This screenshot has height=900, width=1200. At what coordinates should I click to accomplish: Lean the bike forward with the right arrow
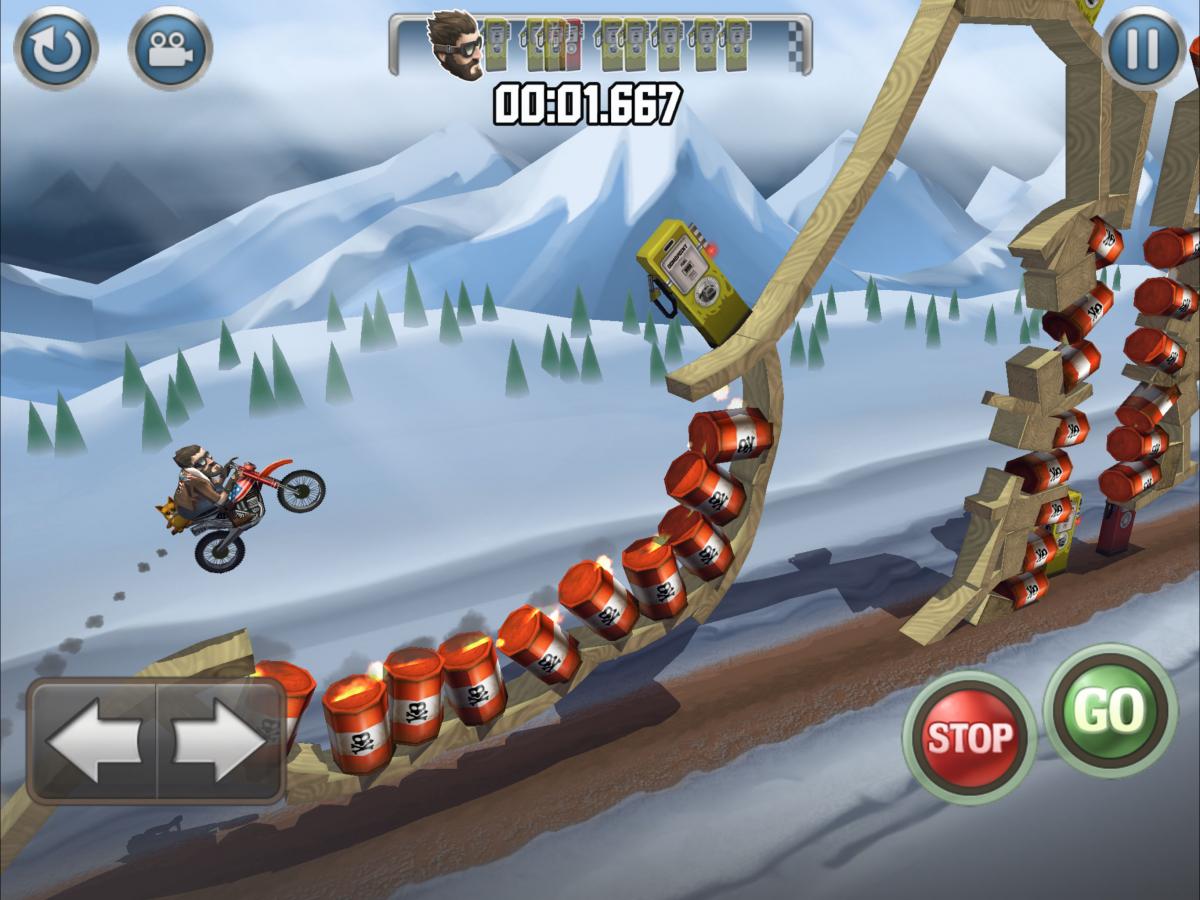click(x=220, y=741)
